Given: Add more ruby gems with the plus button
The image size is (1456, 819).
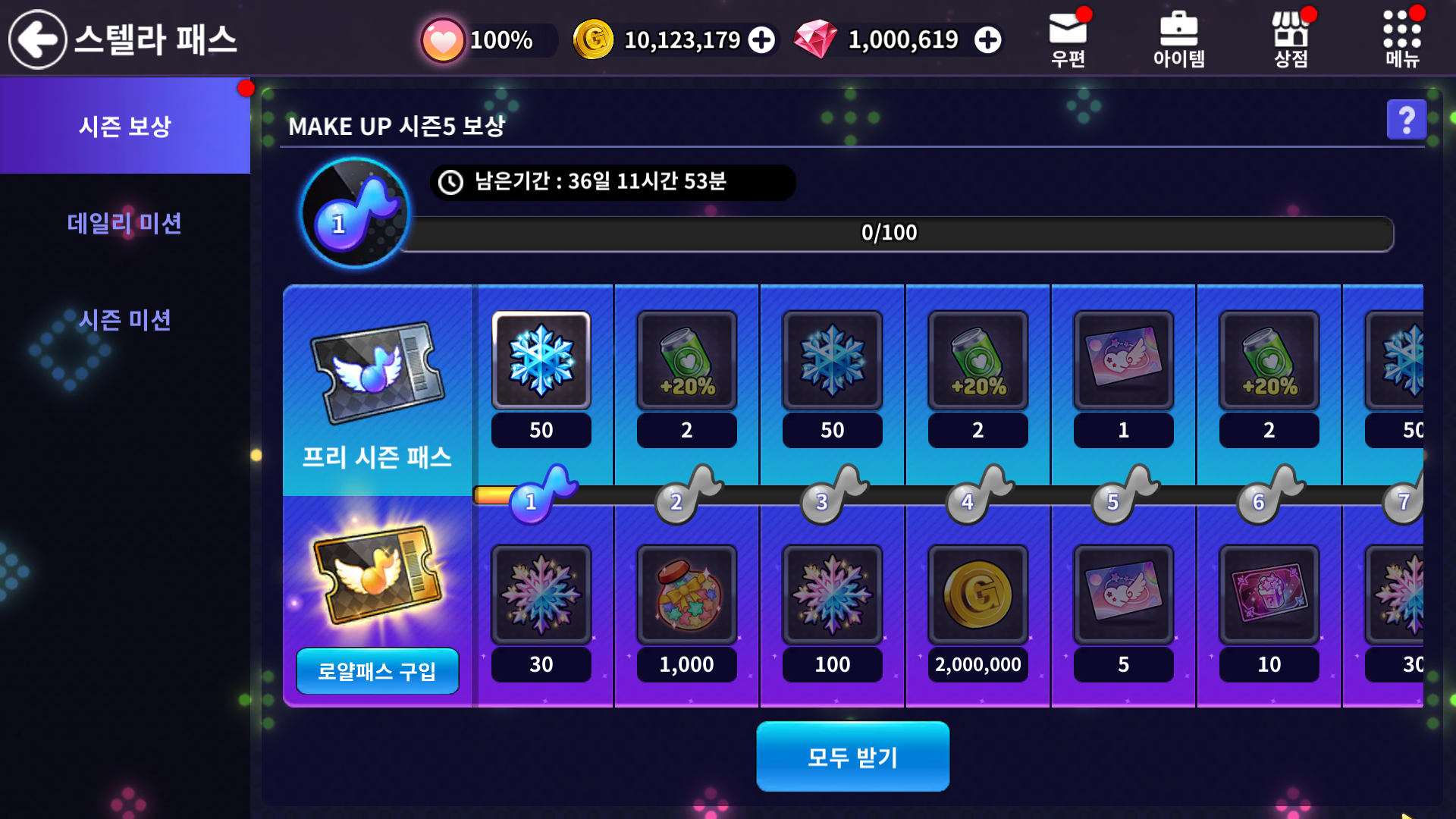Looking at the screenshot, I should click(987, 40).
